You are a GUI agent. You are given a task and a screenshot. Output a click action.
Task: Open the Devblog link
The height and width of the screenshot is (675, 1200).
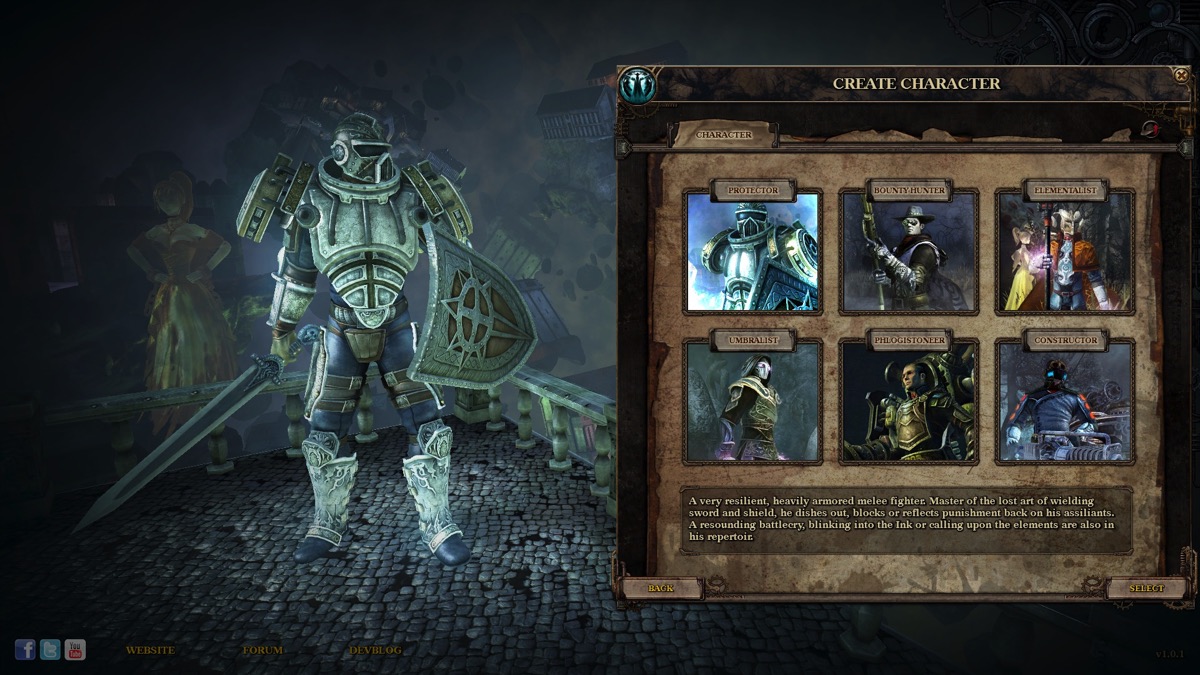click(375, 650)
